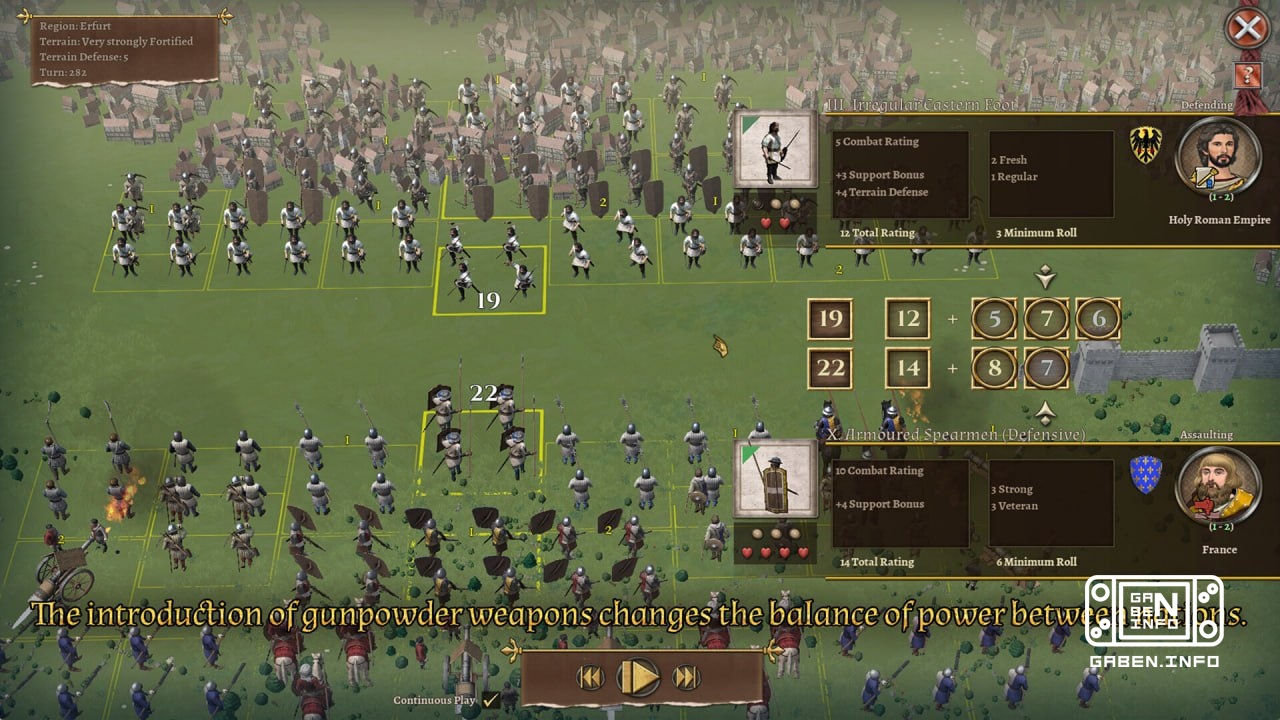The width and height of the screenshot is (1280, 720).
Task: Click the die showing 8 in France's roll
Action: click(996, 368)
